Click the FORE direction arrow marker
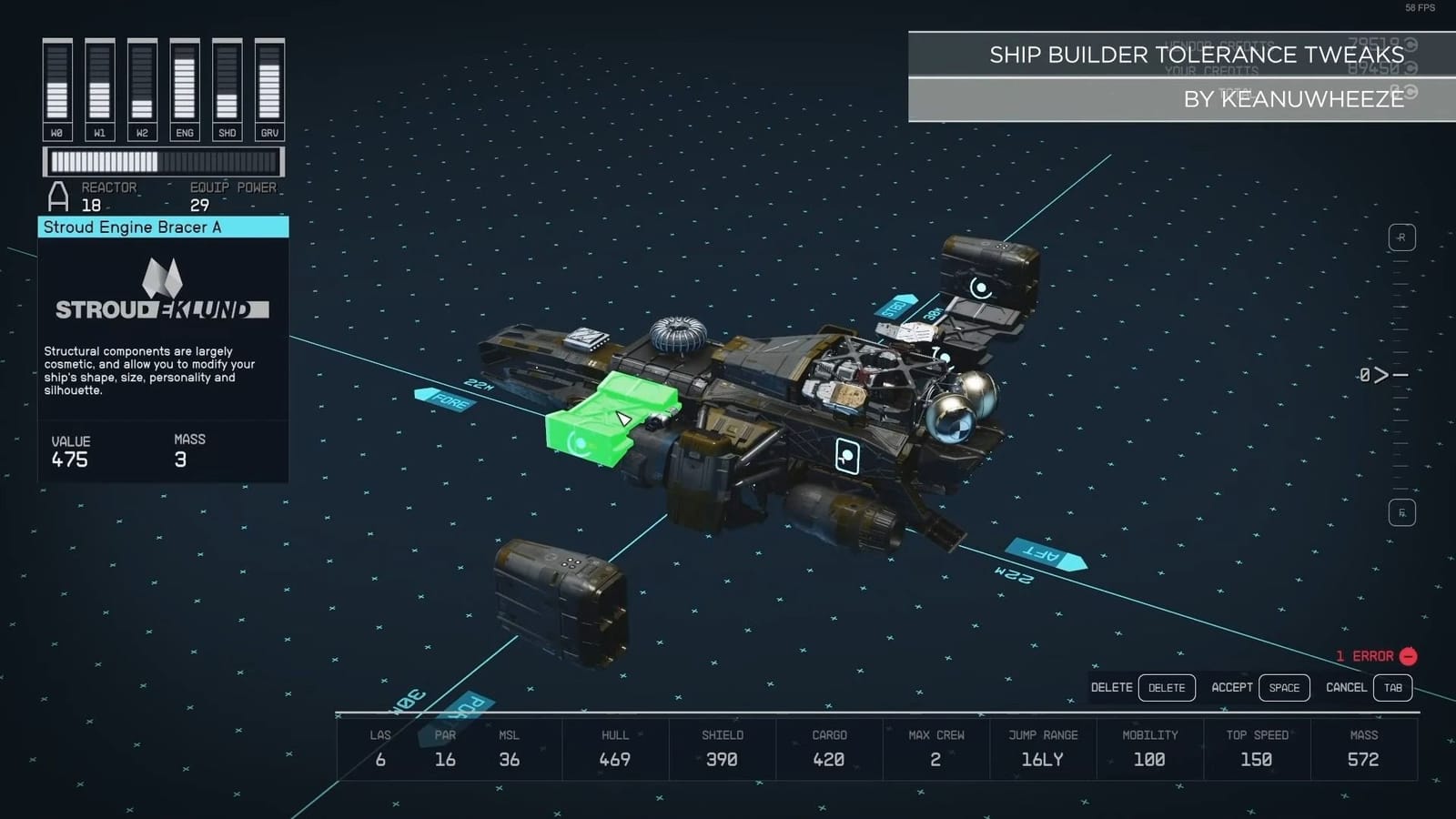 pos(445,399)
